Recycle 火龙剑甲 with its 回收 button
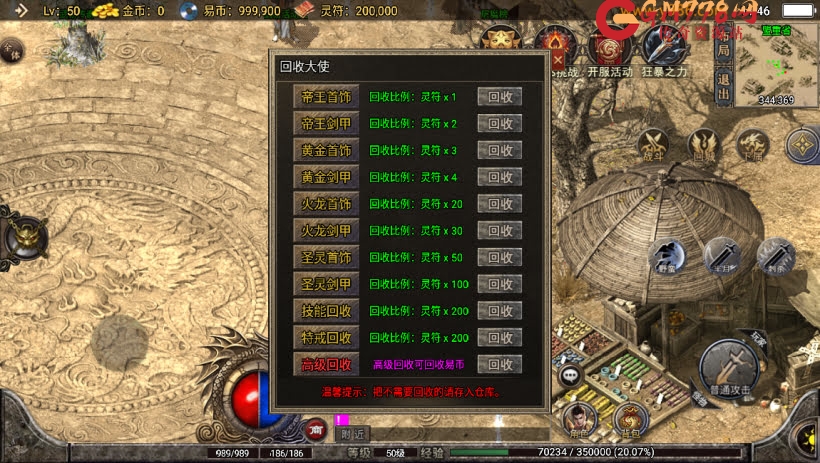 click(499, 231)
